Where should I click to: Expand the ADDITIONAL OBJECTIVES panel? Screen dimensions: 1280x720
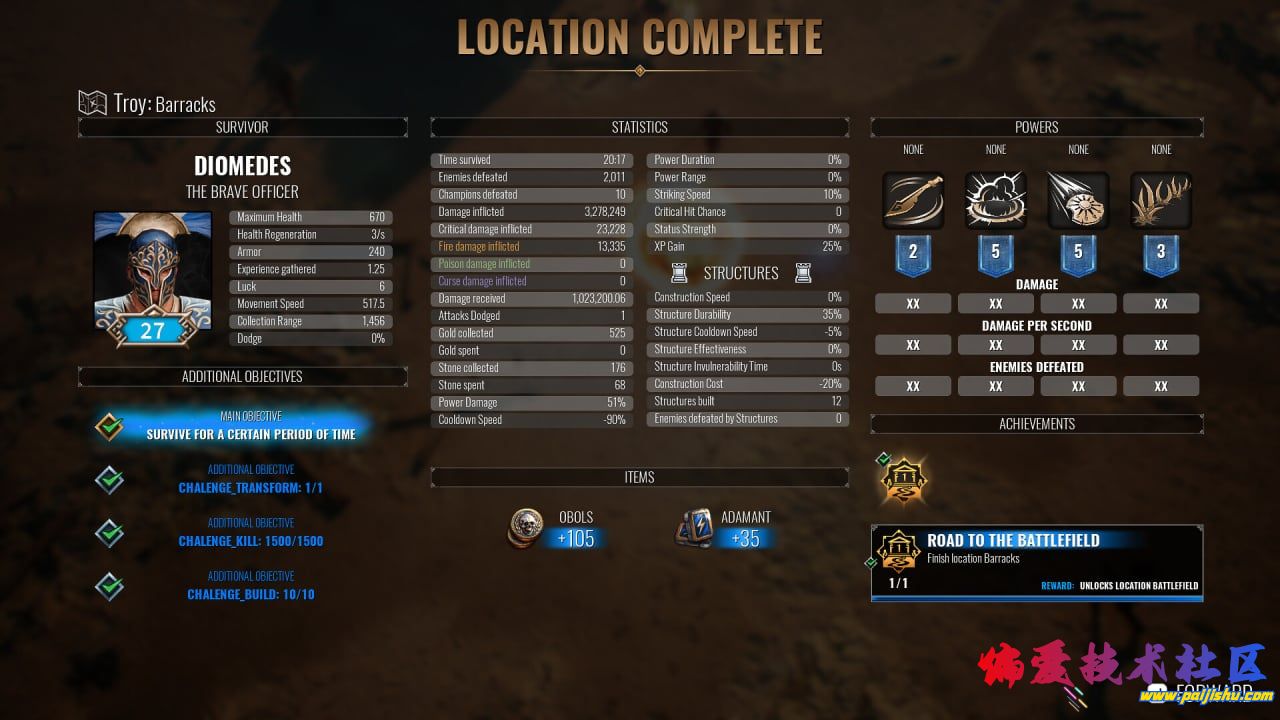[x=241, y=376]
